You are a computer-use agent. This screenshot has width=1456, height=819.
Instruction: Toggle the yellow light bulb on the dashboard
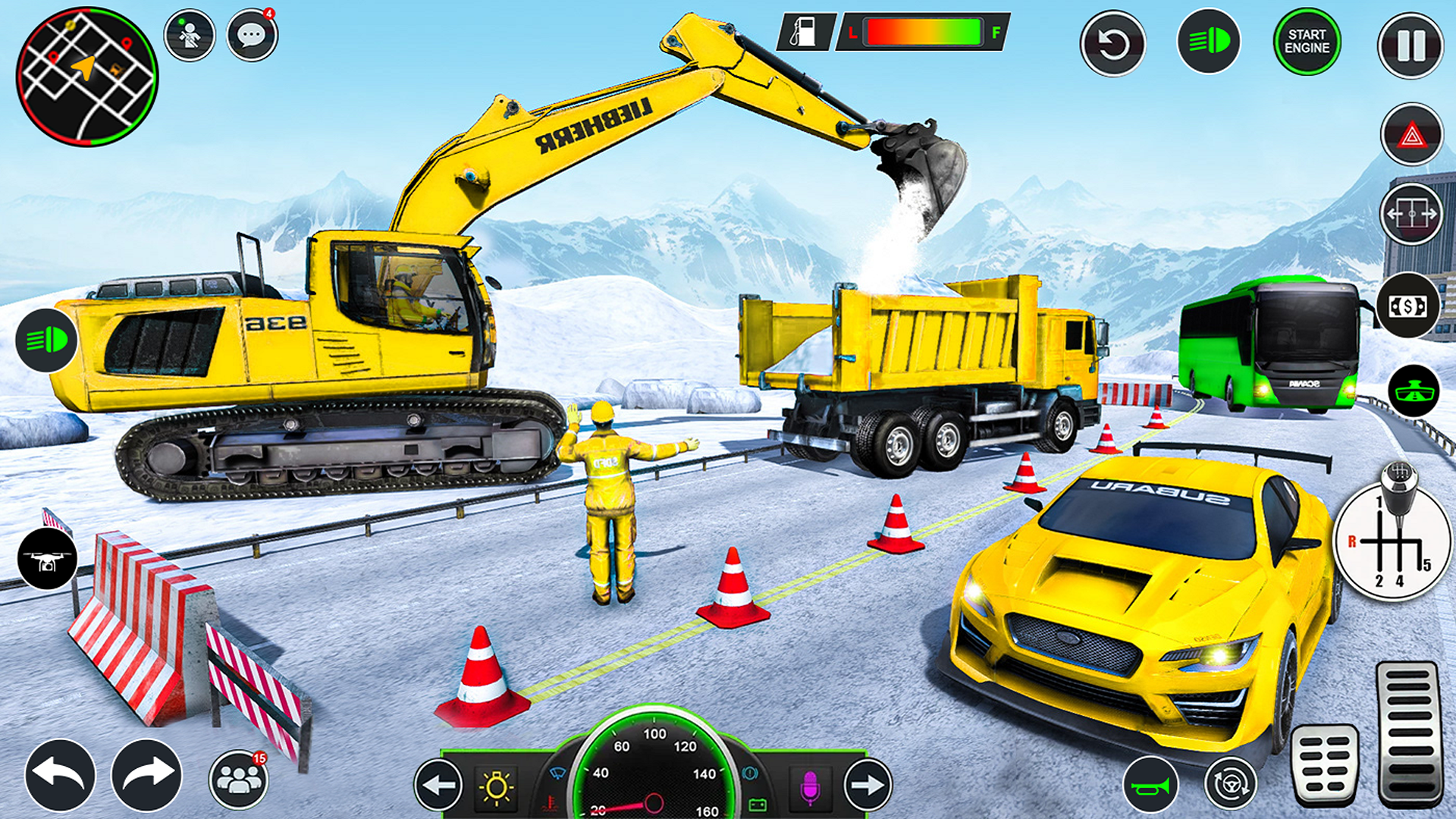click(497, 786)
